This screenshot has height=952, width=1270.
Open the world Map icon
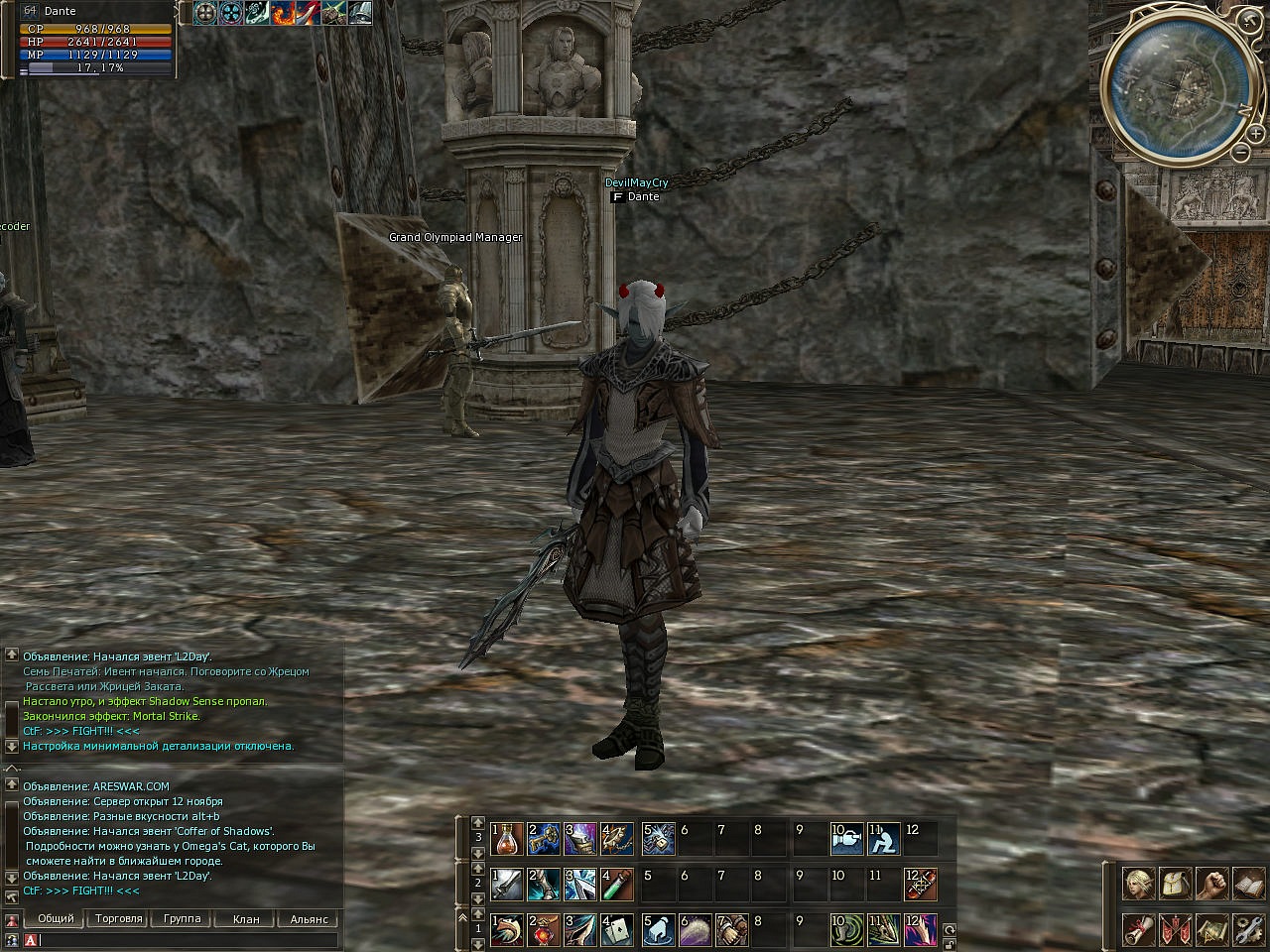pyautogui.click(x=1211, y=930)
